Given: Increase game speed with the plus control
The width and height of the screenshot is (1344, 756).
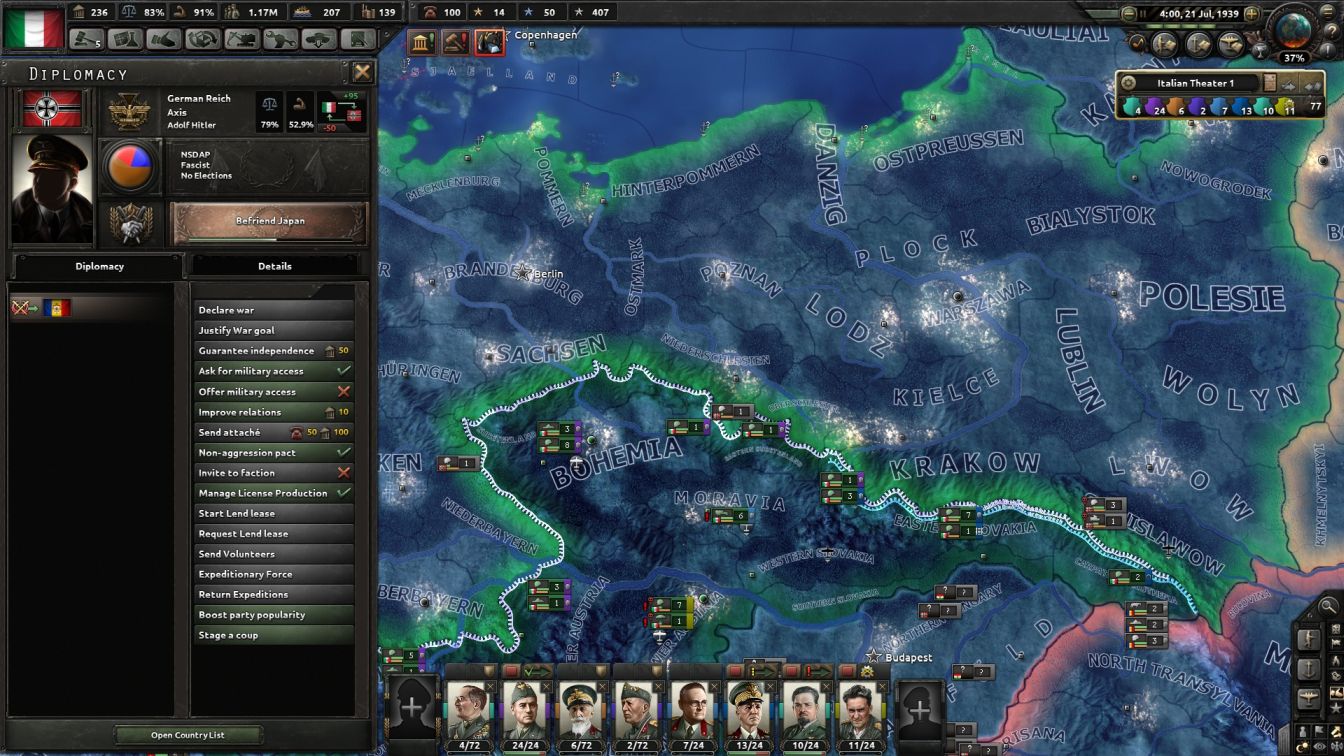Looking at the screenshot, I should coord(1251,13).
